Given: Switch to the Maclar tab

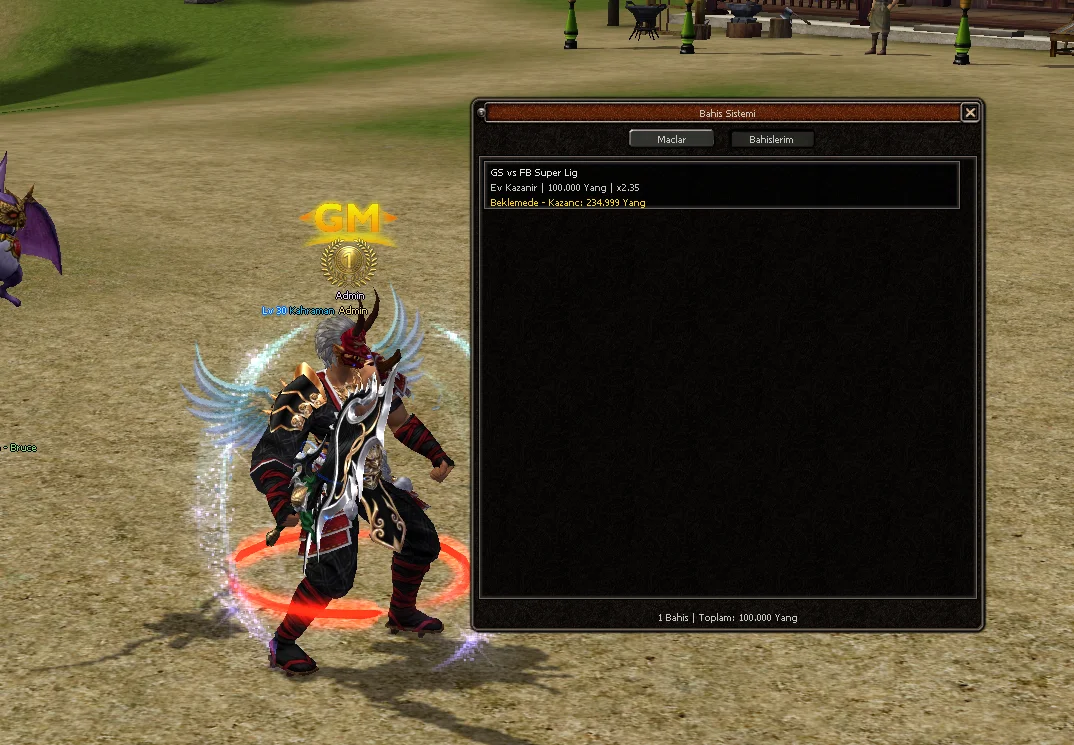Looking at the screenshot, I should pyautogui.click(x=671, y=140).
